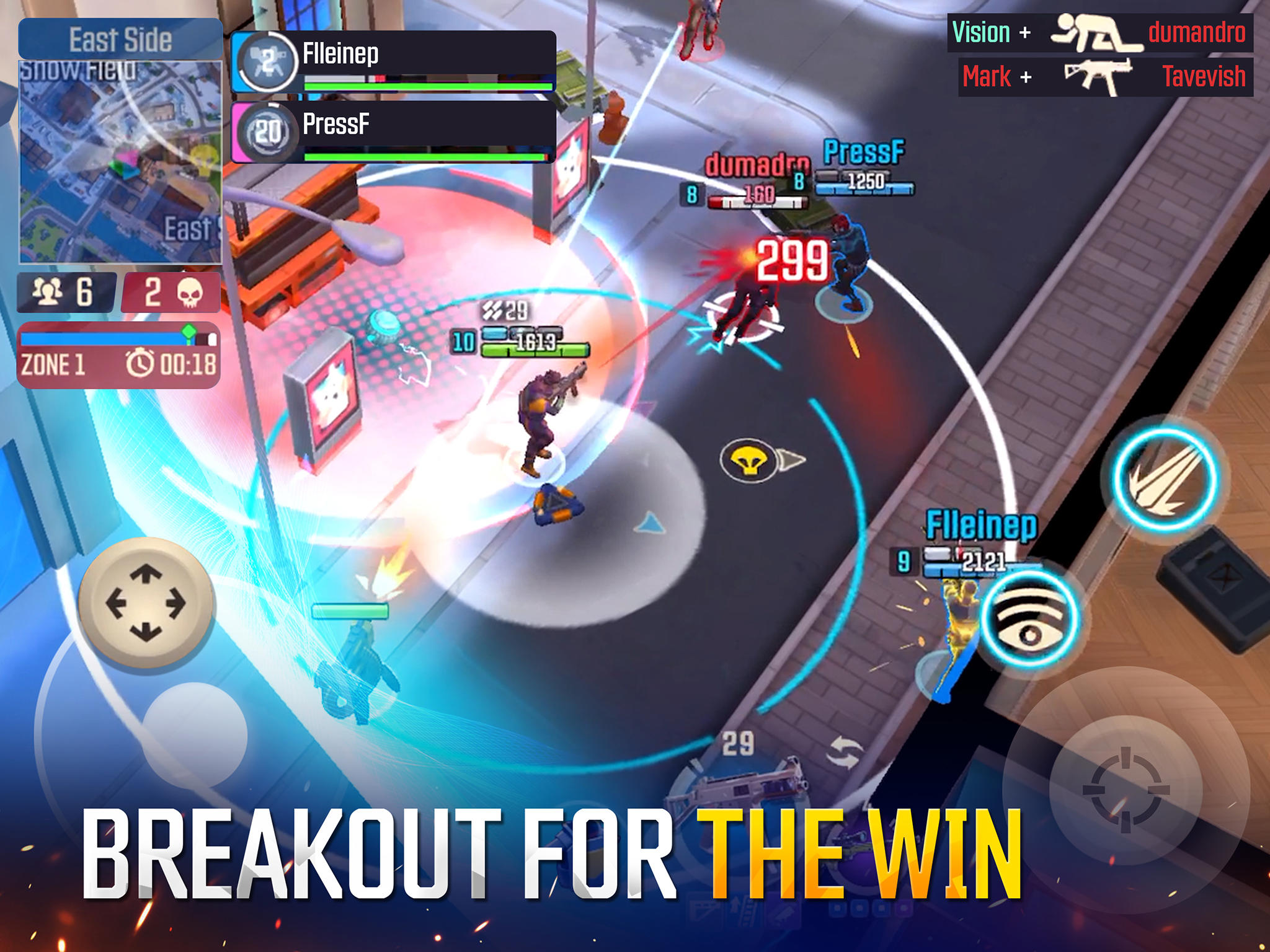Image resolution: width=1270 pixels, height=952 pixels.
Task: Click the East Side header label
Action: (x=122, y=39)
